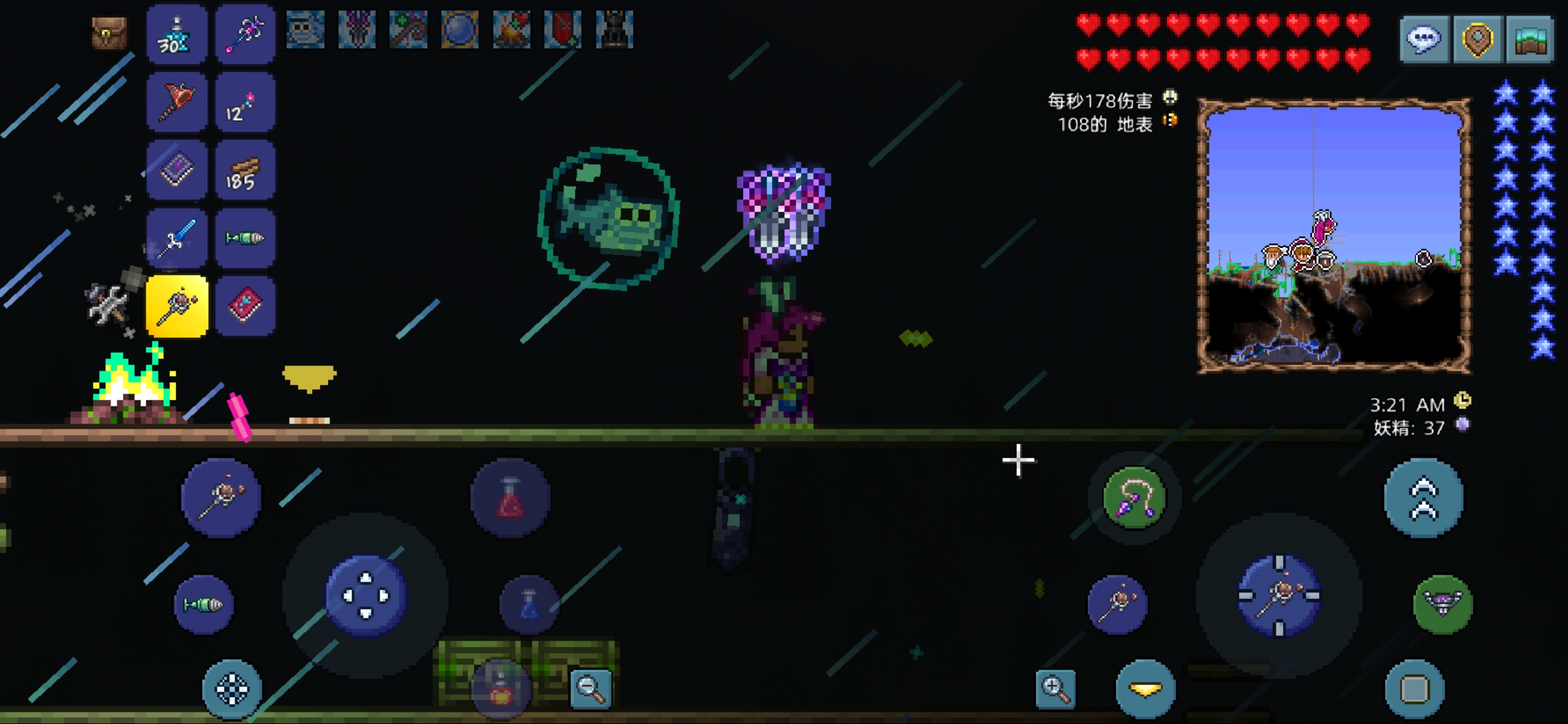Fire the grappling hook button
1568x724 pixels.
pyautogui.click(x=1134, y=497)
